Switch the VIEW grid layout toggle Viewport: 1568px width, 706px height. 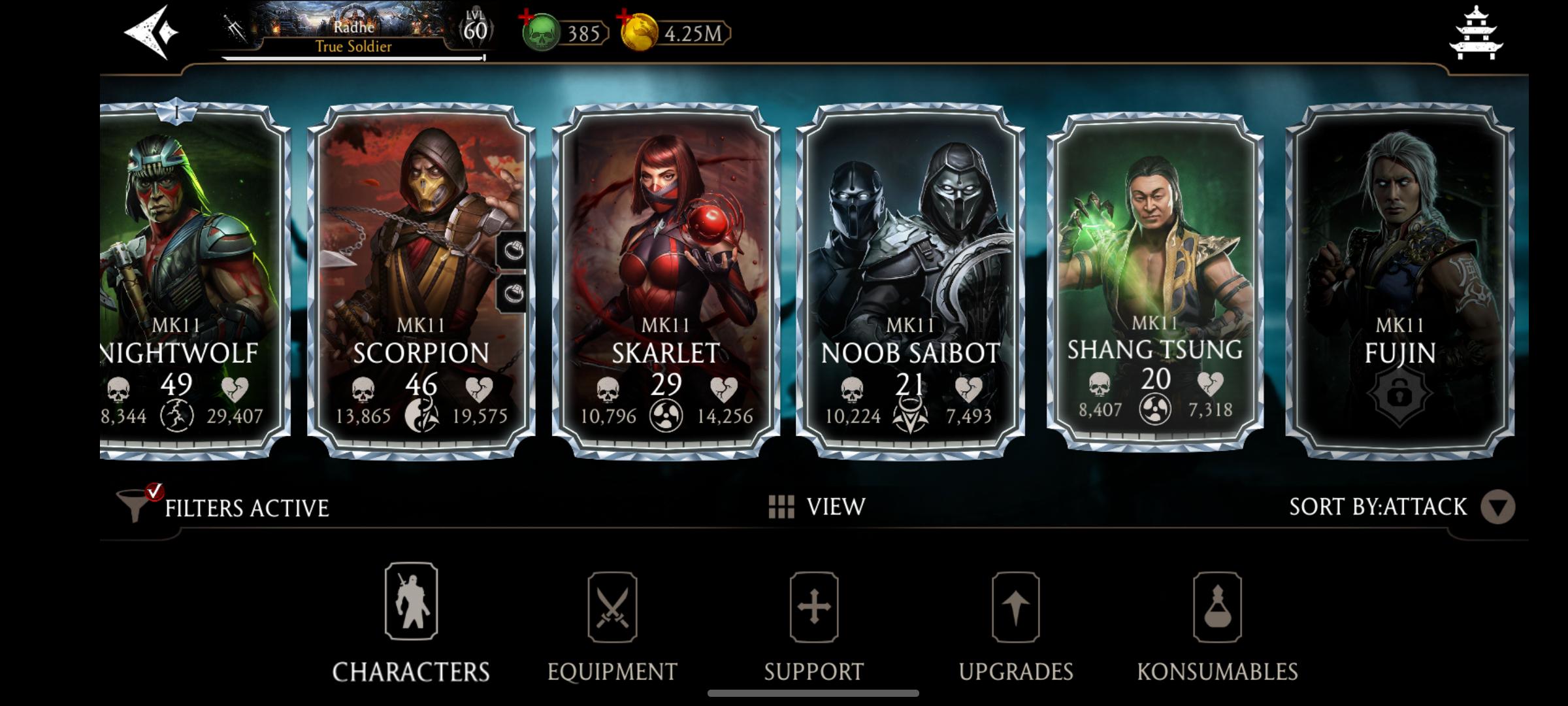tap(781, 505)
